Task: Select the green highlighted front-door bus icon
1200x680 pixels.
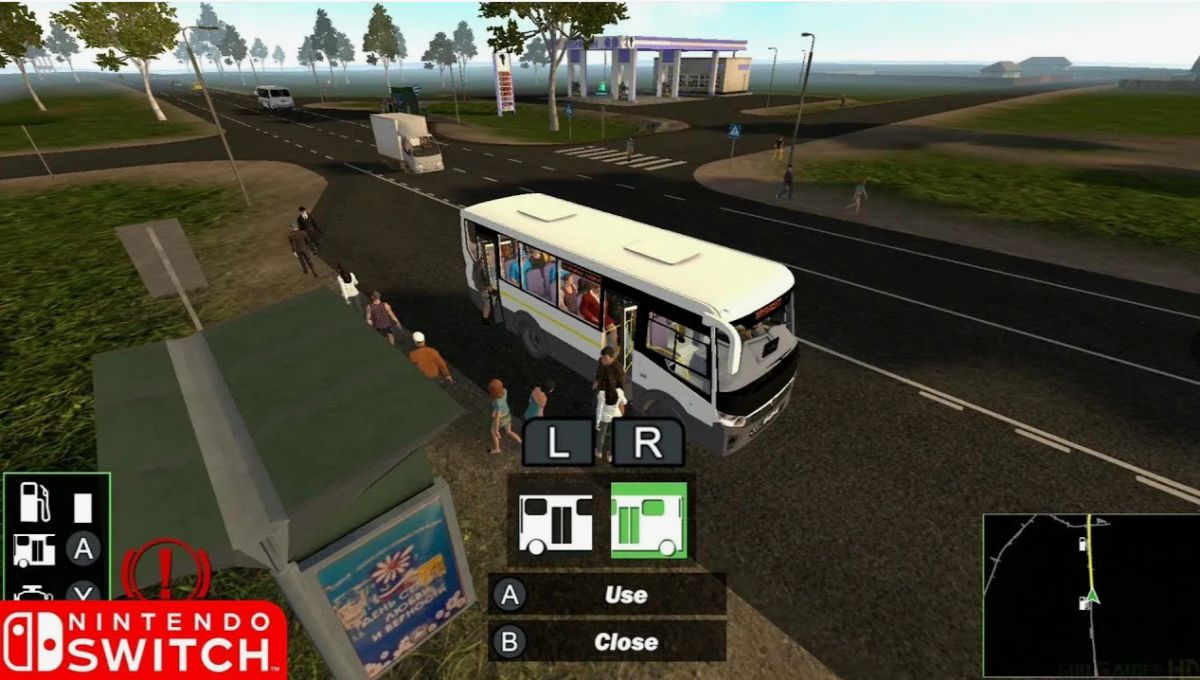Action: 649,521
